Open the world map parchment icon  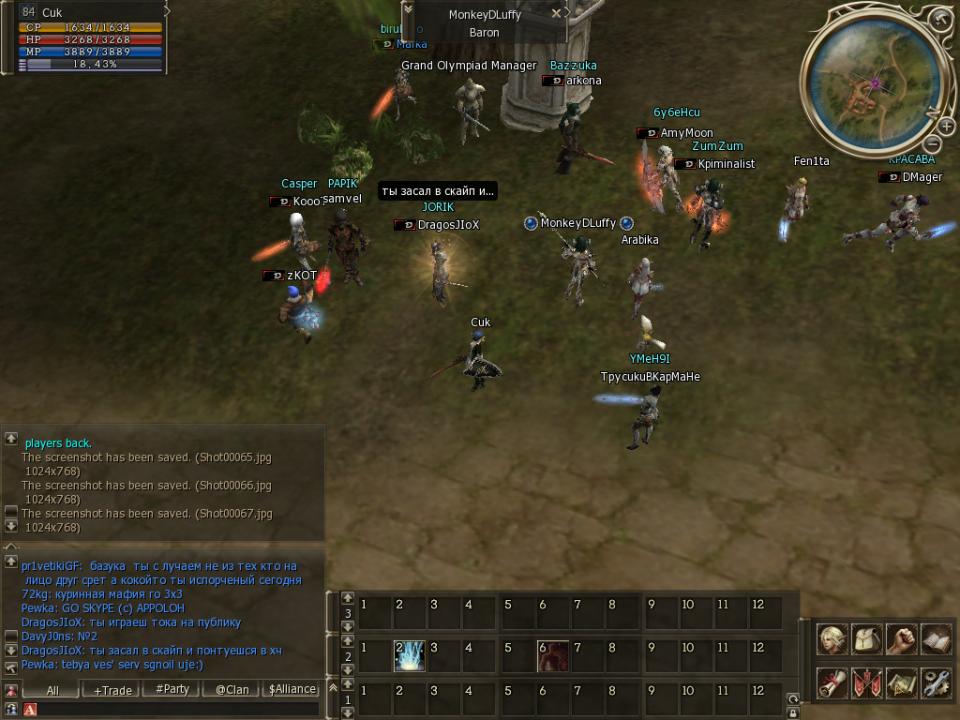coord(901,682)
